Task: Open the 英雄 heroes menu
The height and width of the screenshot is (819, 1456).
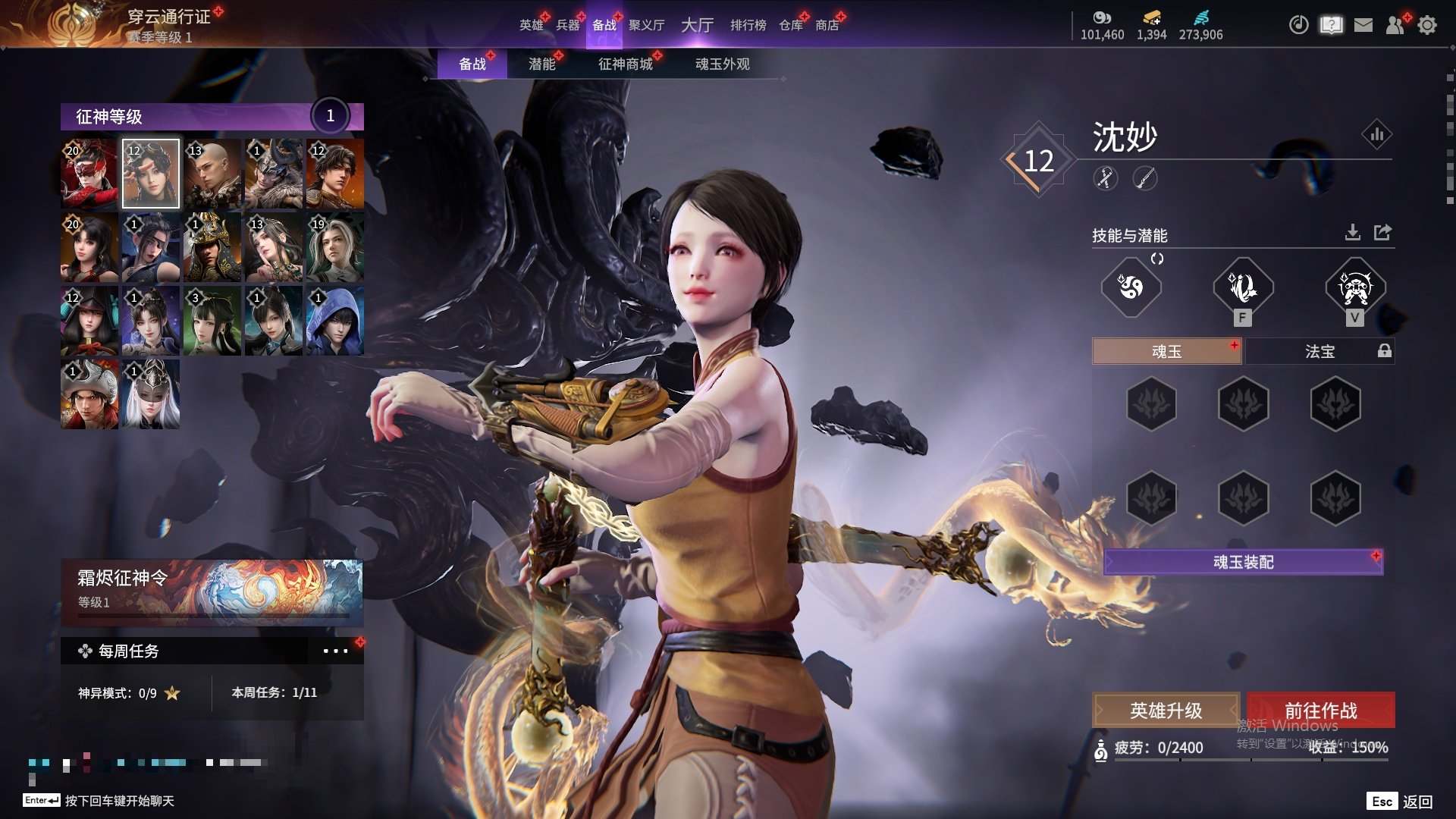Action: [531, 25]
